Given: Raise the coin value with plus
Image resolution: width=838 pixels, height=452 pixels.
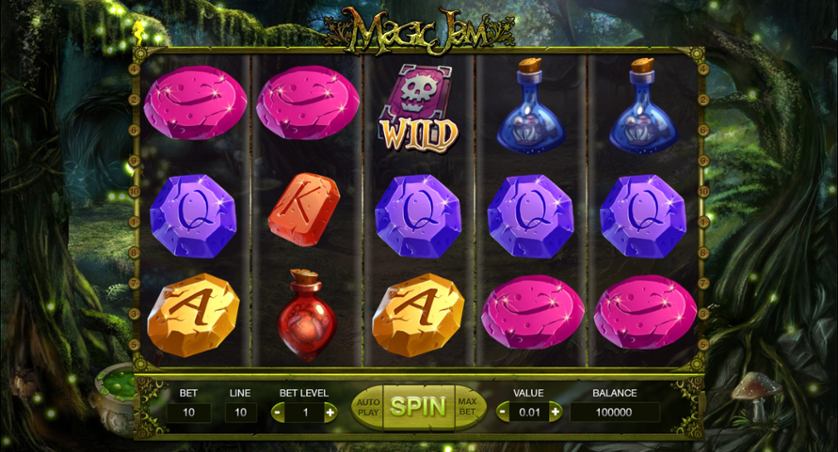Looking at the screenshot, I should 555,411.
